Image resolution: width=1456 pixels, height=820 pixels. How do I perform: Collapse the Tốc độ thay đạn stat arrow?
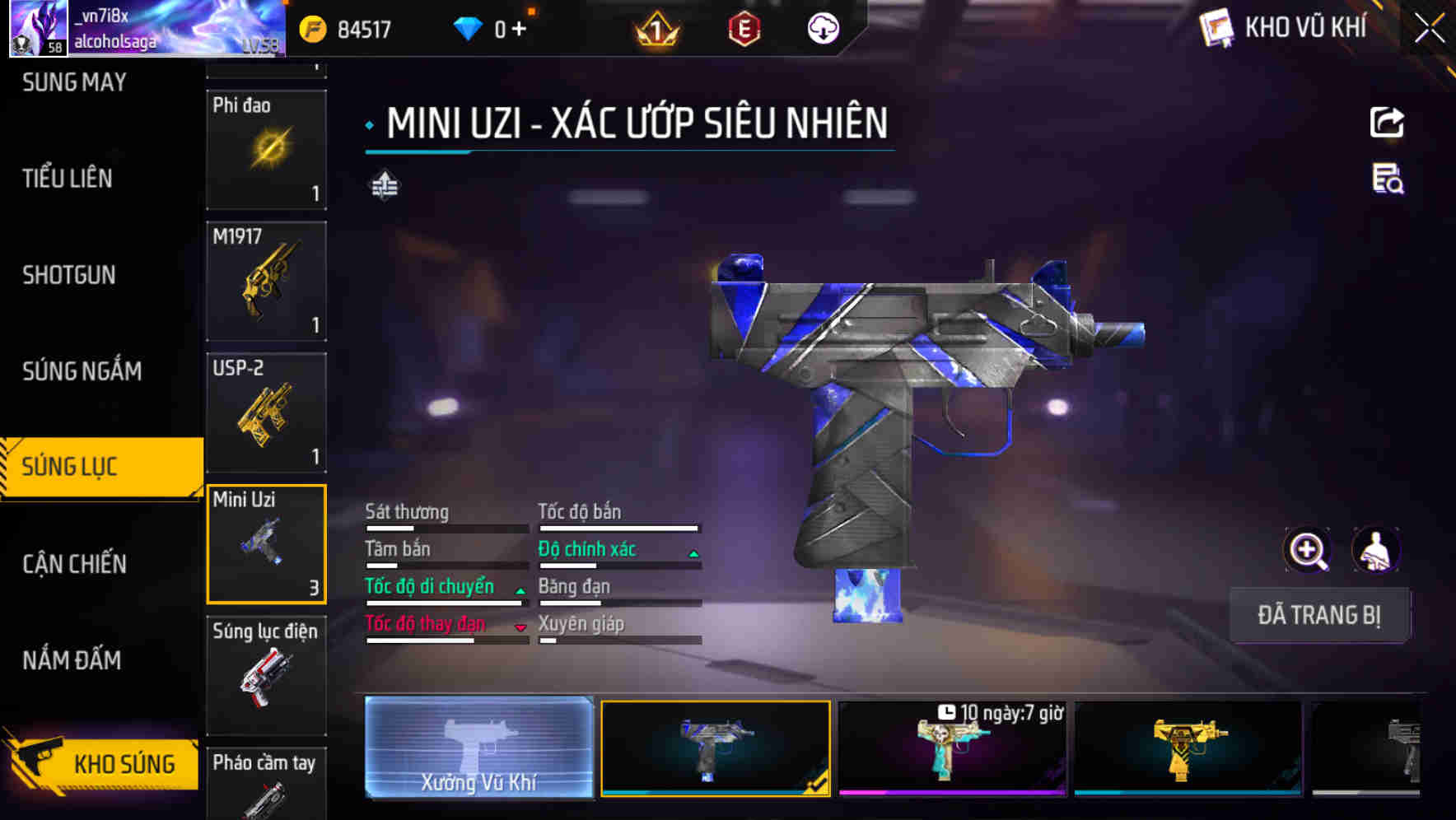pyautogui.click(x=520, y=628)
